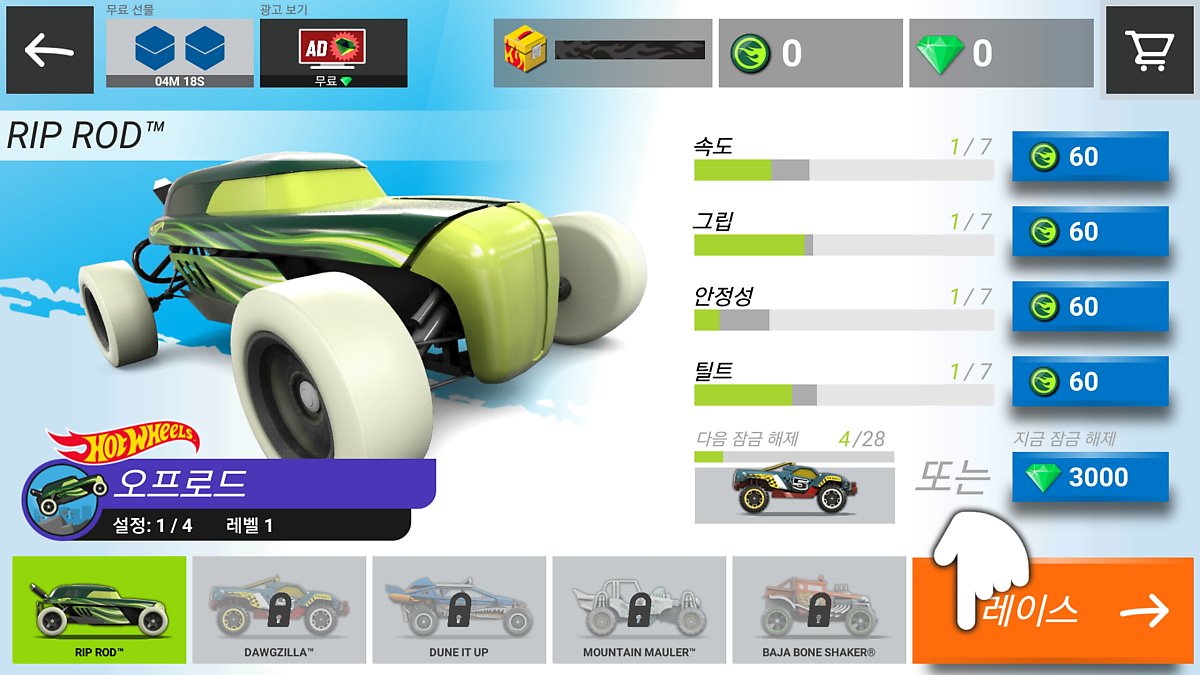Select the locked MOUNTAIN MAULER car
Image resolution: width=1200 pixels, height=675 pixels.
tap(640, 610)
